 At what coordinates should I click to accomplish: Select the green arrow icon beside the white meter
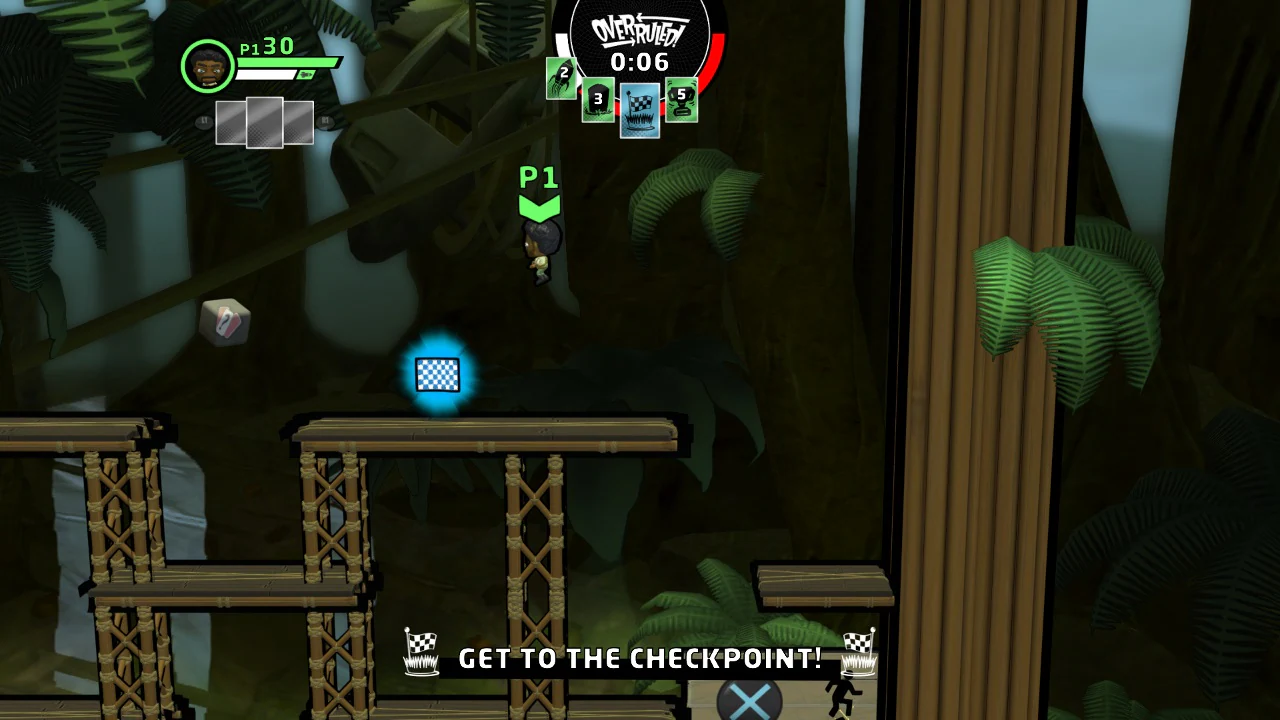pyautogui.click(x=305, y=74)
